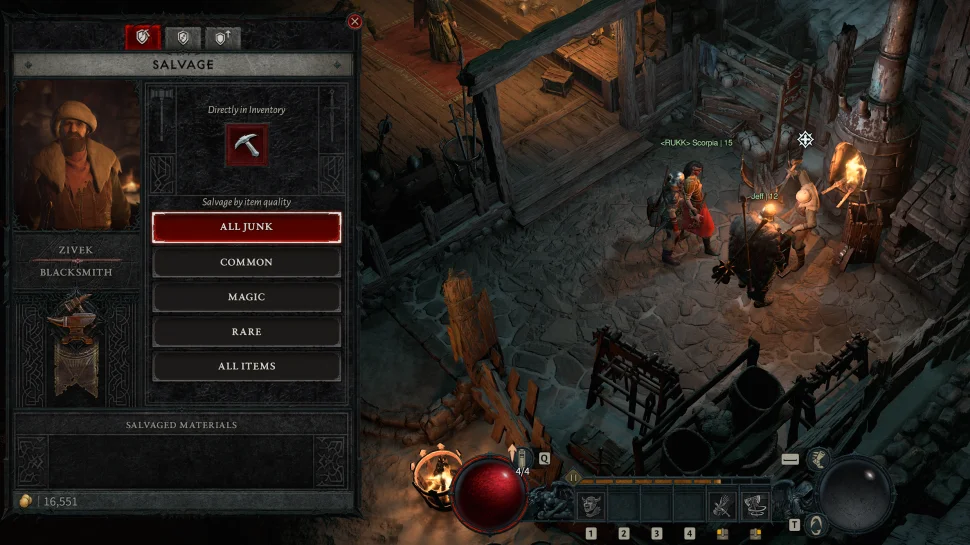Close the blacksmith Salvage window
This screenshot has height=545, width=970.
[x=354, y=22]
